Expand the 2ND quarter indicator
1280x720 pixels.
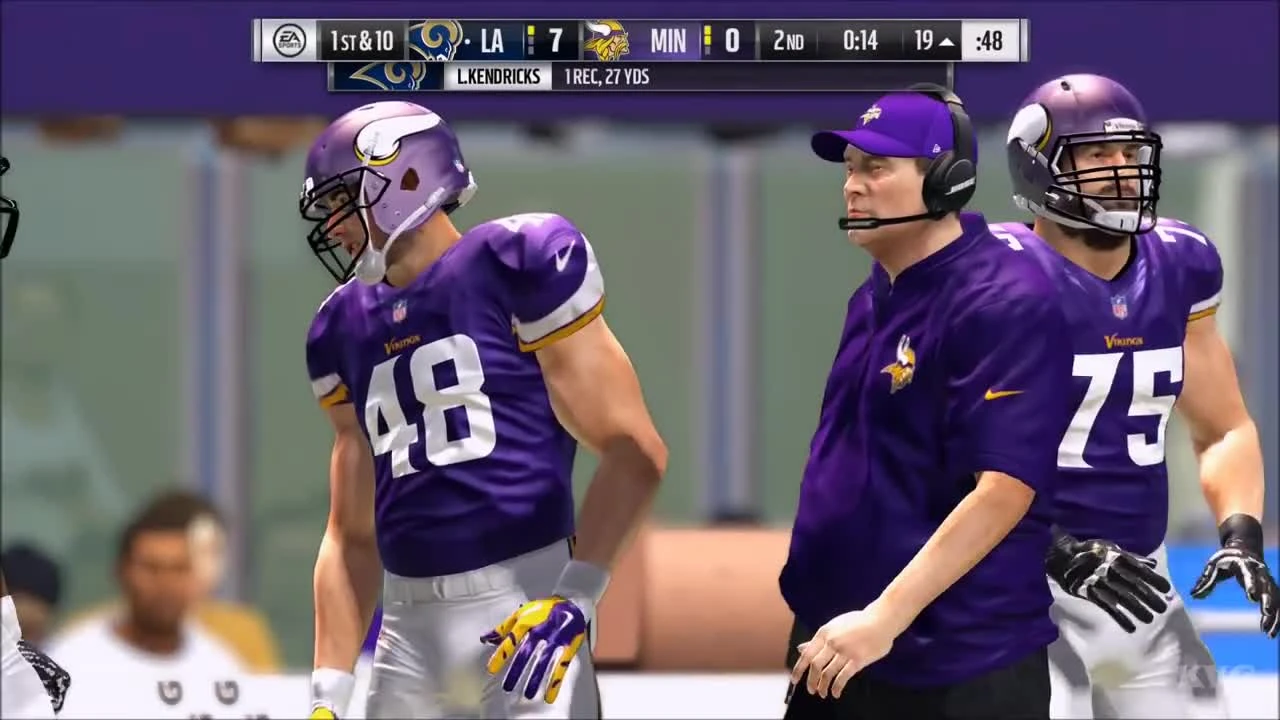787,40
